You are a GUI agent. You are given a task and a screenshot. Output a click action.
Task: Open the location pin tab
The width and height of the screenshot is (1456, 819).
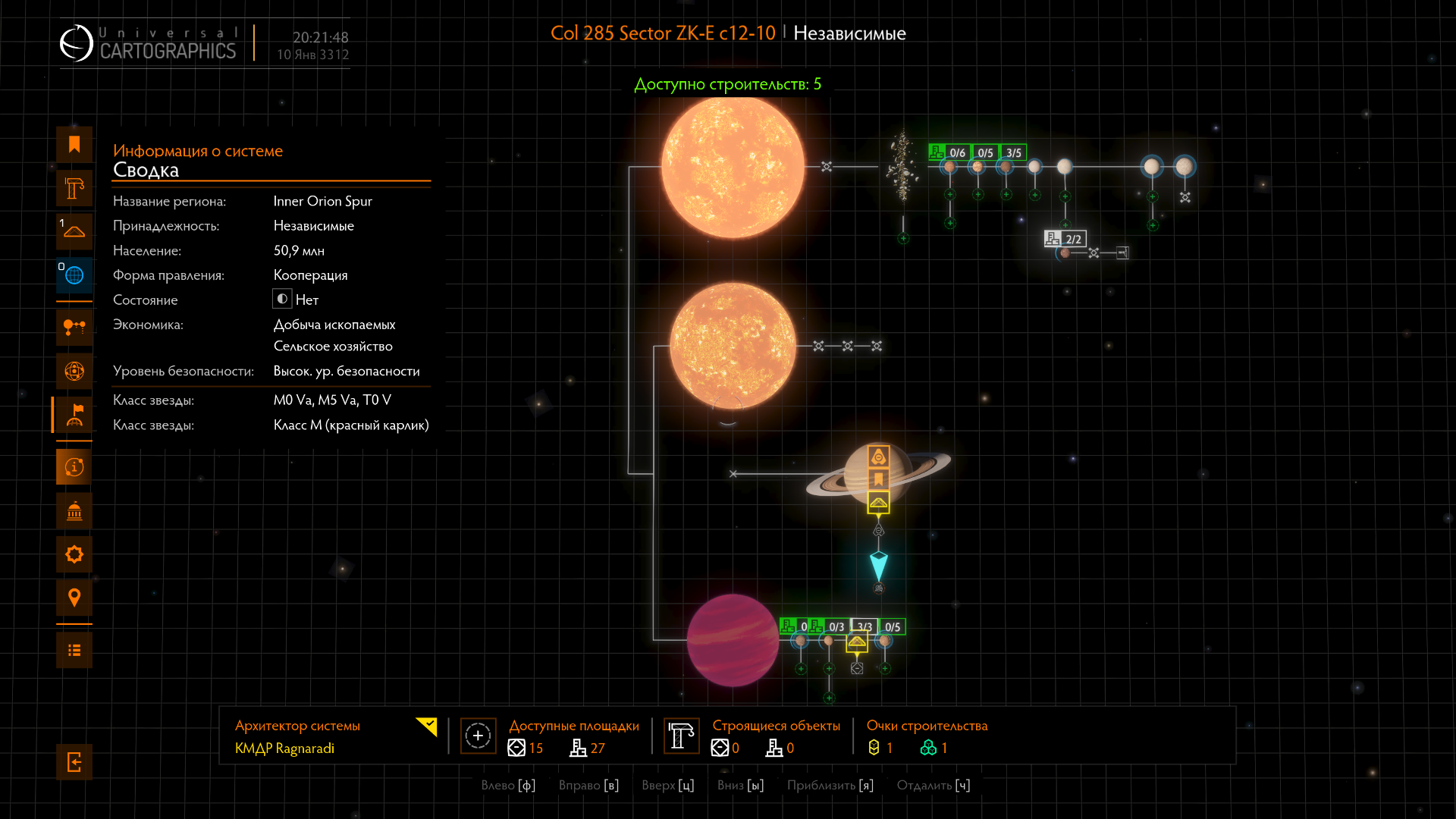[74, 598]
